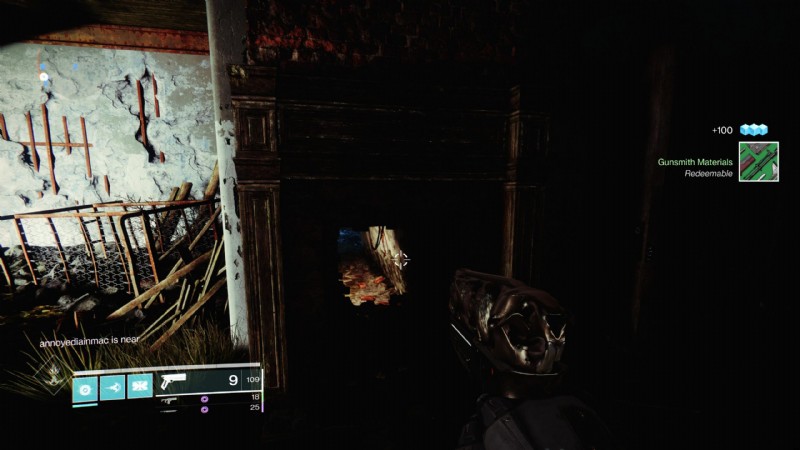Open the Gunsmith Materials item thumbnail

click(758, 162)
